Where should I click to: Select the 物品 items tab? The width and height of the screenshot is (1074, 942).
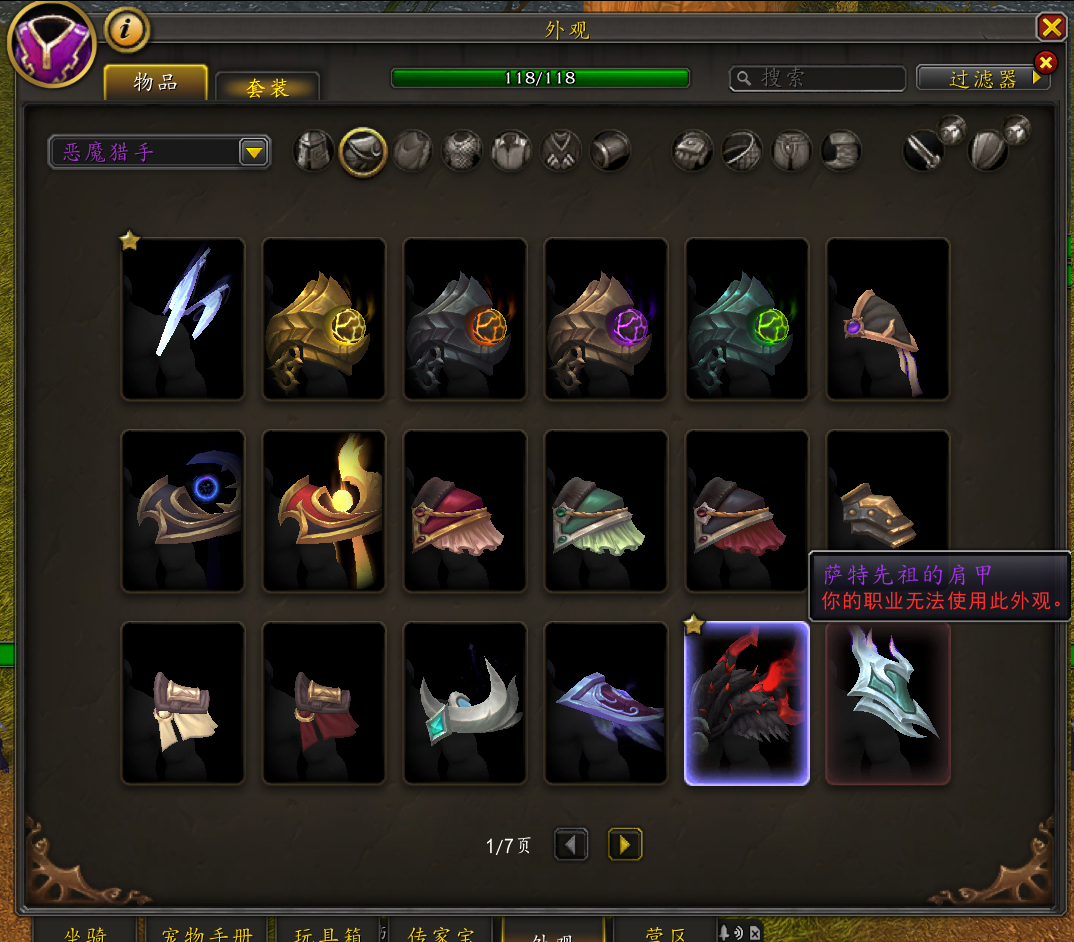pos(156,83)
